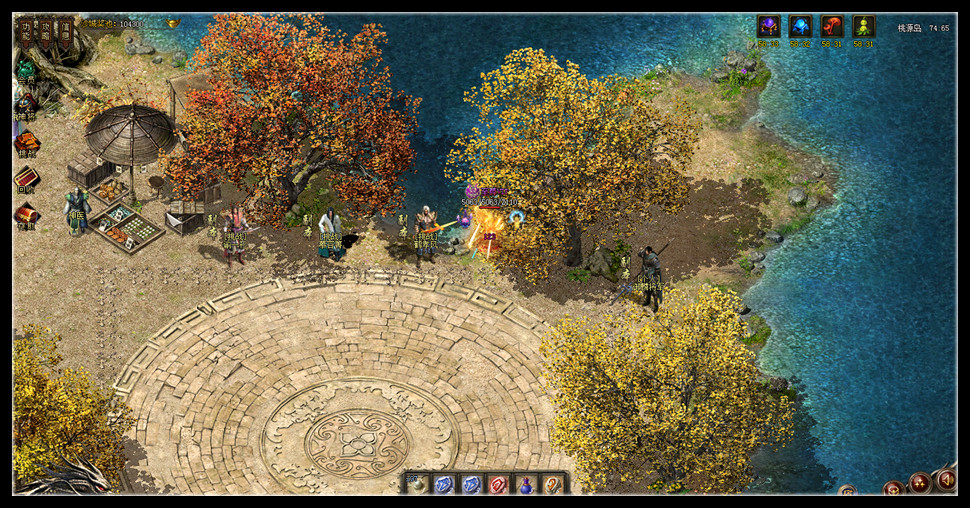Select the purple orb buff icon
This screenshot has width=970, height=508.
(x=768, y=27)
